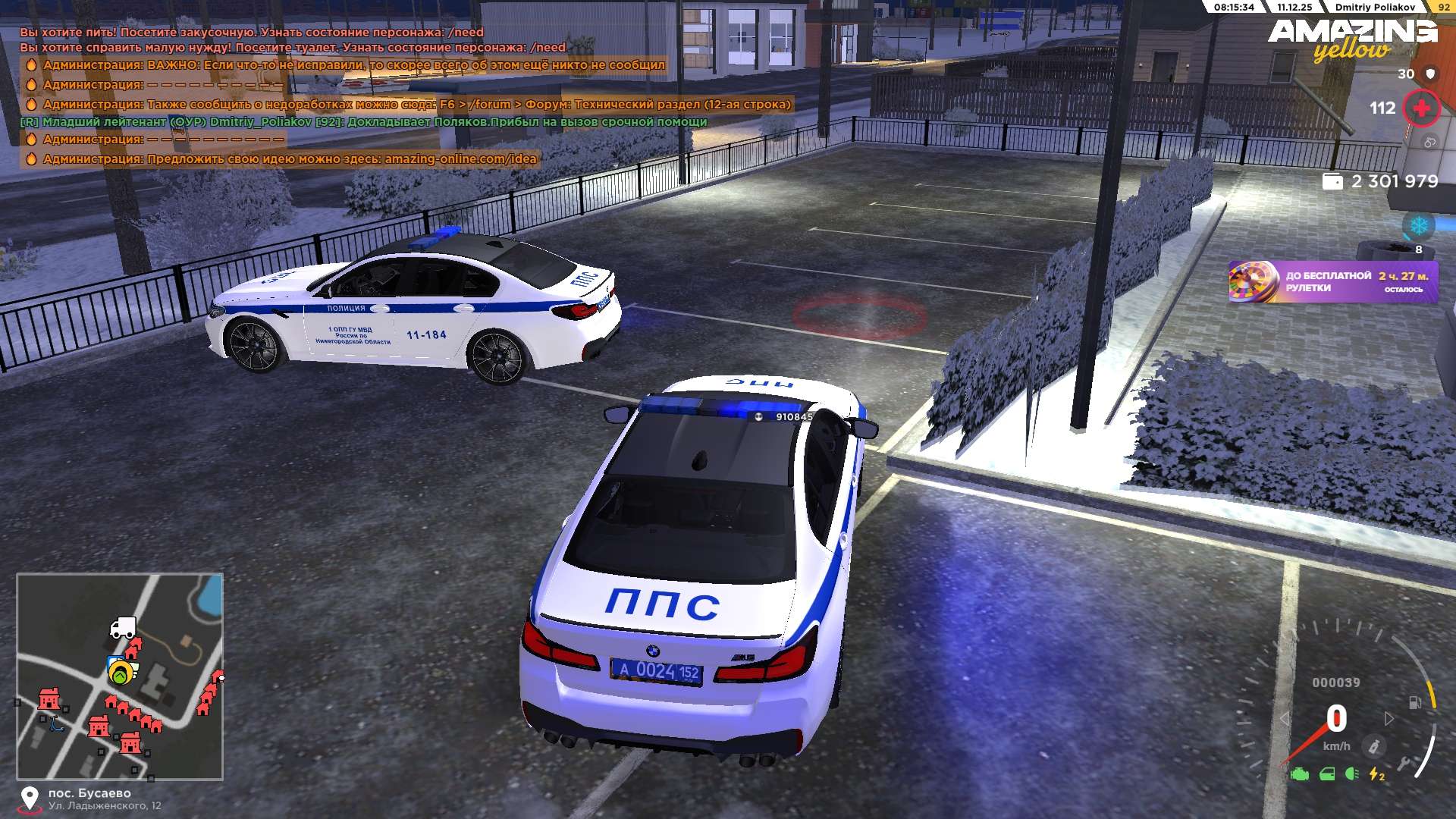The image size is (1456, 819).
Task: Click the handcuffs icon under health
Action: [1429, 142]
